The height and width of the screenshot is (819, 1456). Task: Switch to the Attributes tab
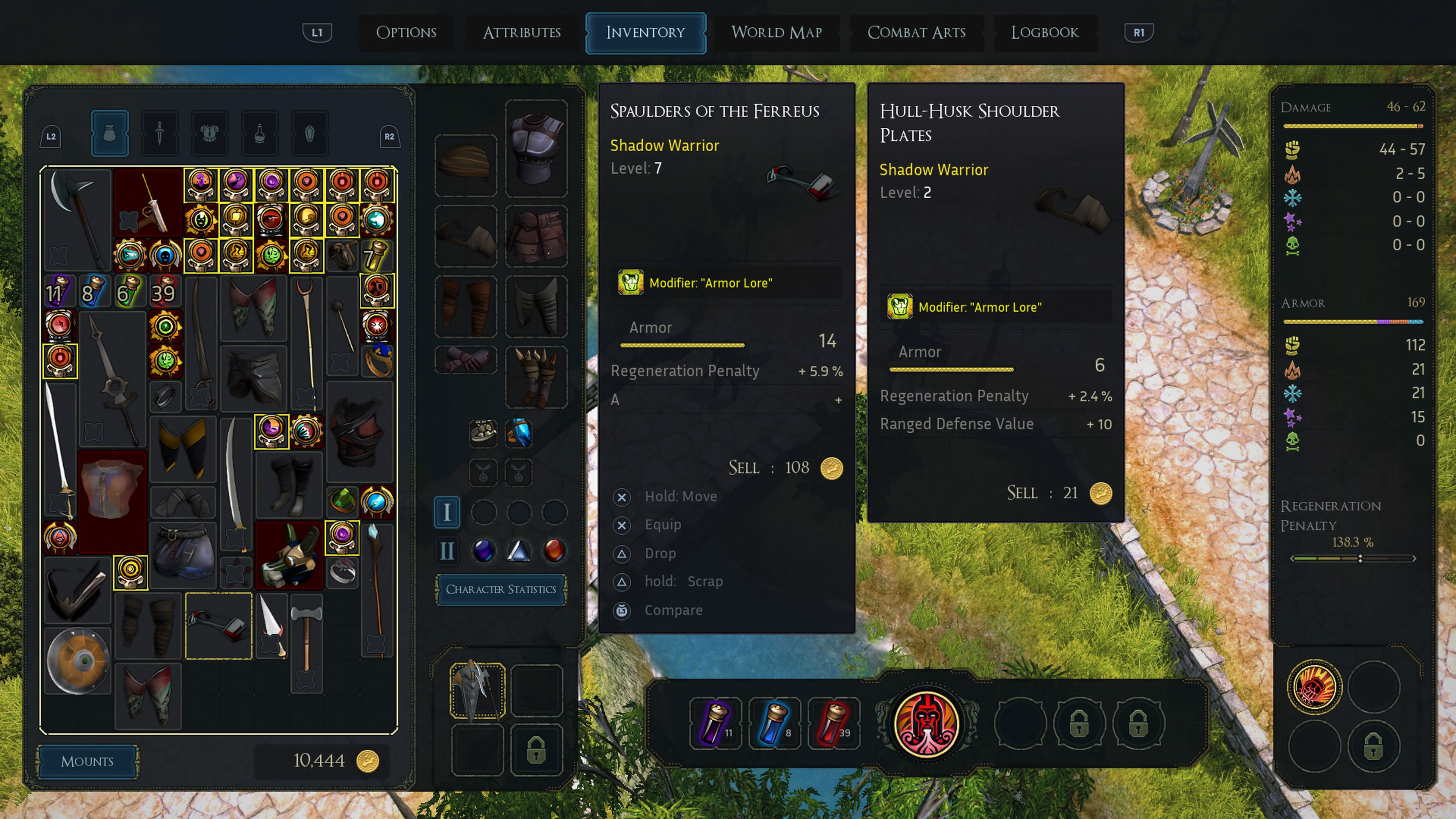click(x=521, y=32)
